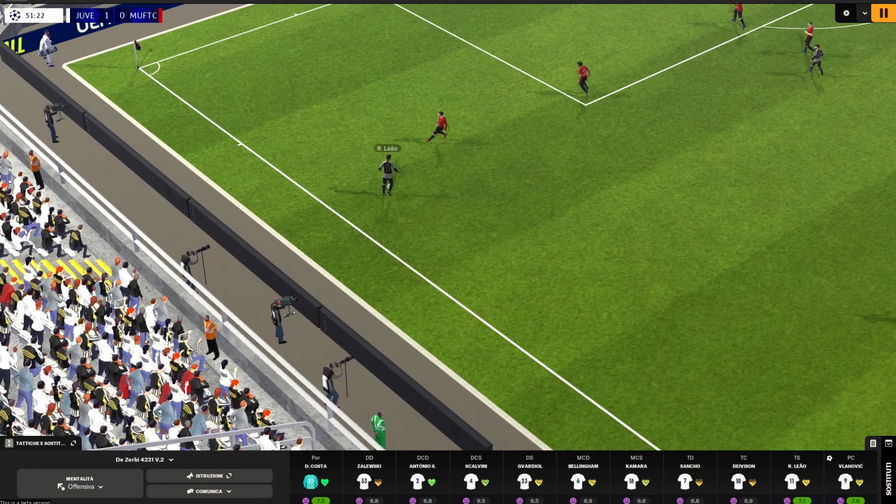The width and height of the screenshot is (896, 504).
Task: Open the Sostituti side panel
Action: click(x=888, y=477)
